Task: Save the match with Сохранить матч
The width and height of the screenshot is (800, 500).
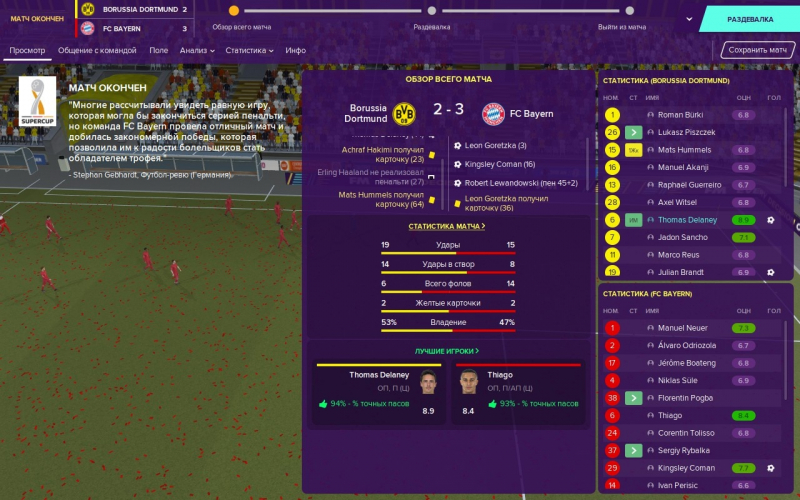Action: coord(759,50)
